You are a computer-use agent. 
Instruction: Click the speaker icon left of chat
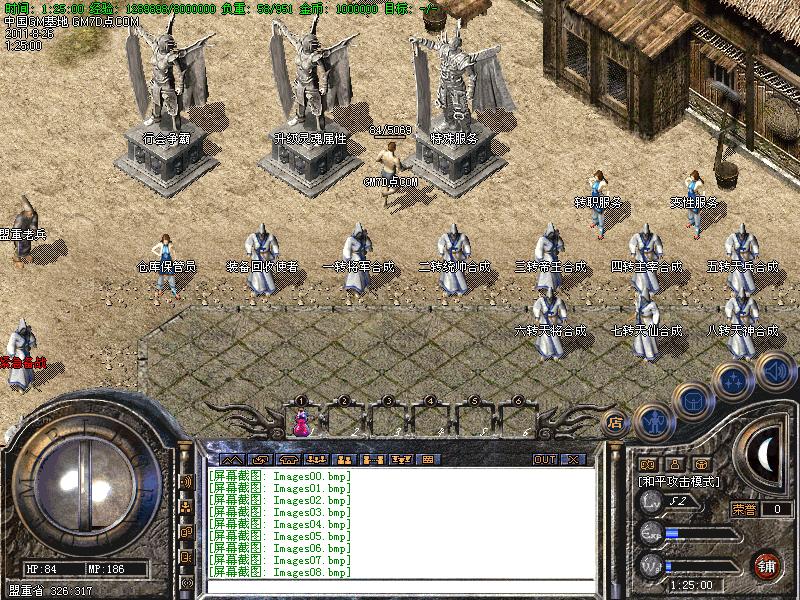[186, 481]
